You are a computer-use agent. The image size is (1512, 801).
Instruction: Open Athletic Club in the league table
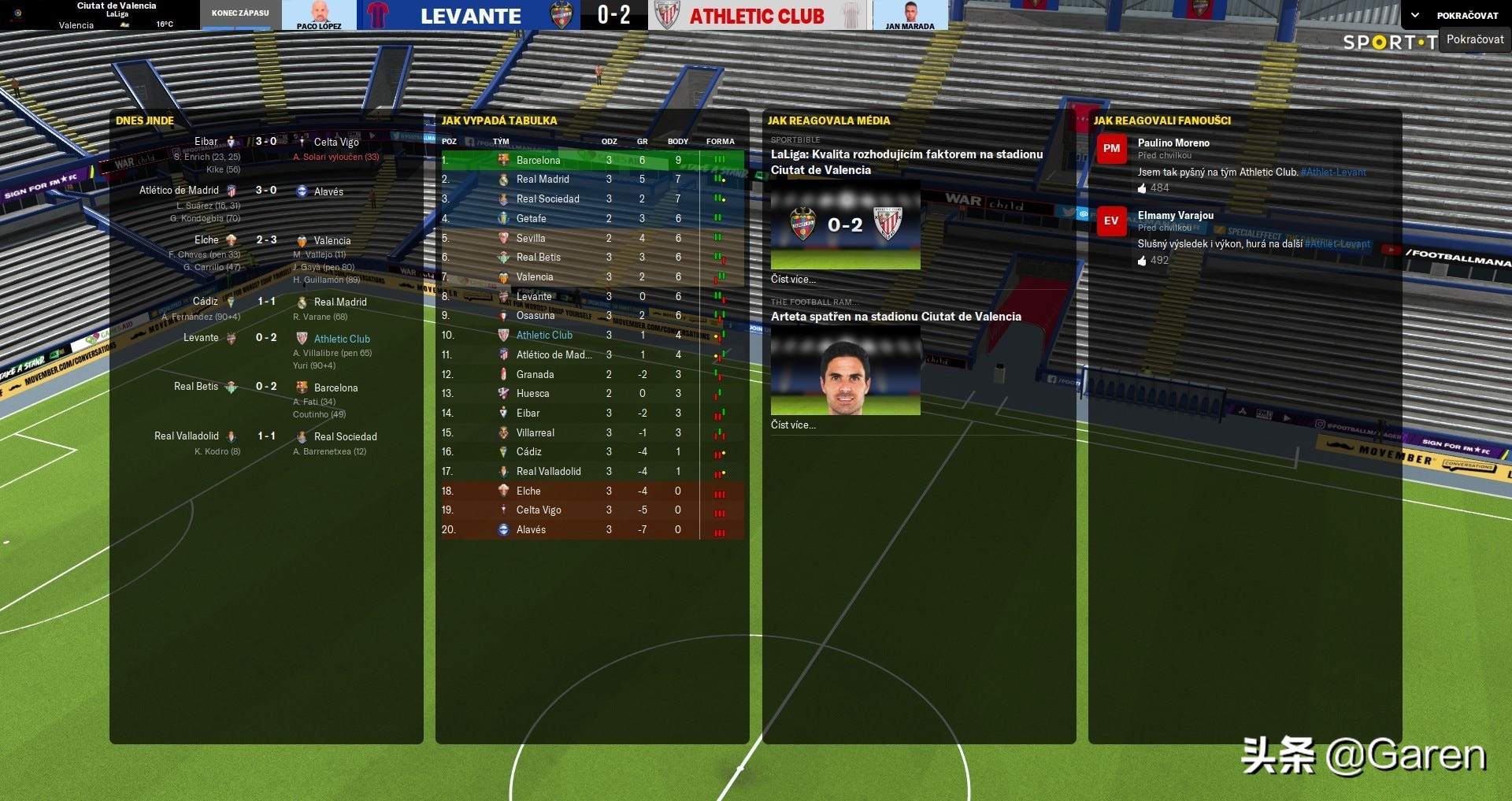click(x=544, y=335)
